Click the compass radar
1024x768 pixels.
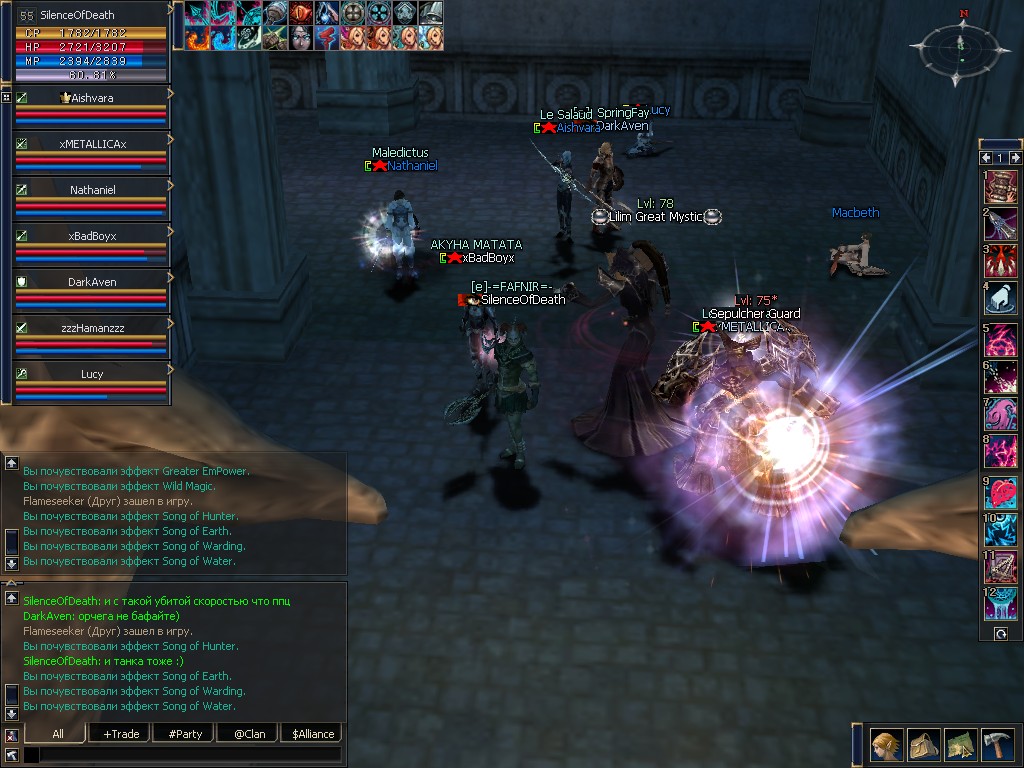click(959, 47)
